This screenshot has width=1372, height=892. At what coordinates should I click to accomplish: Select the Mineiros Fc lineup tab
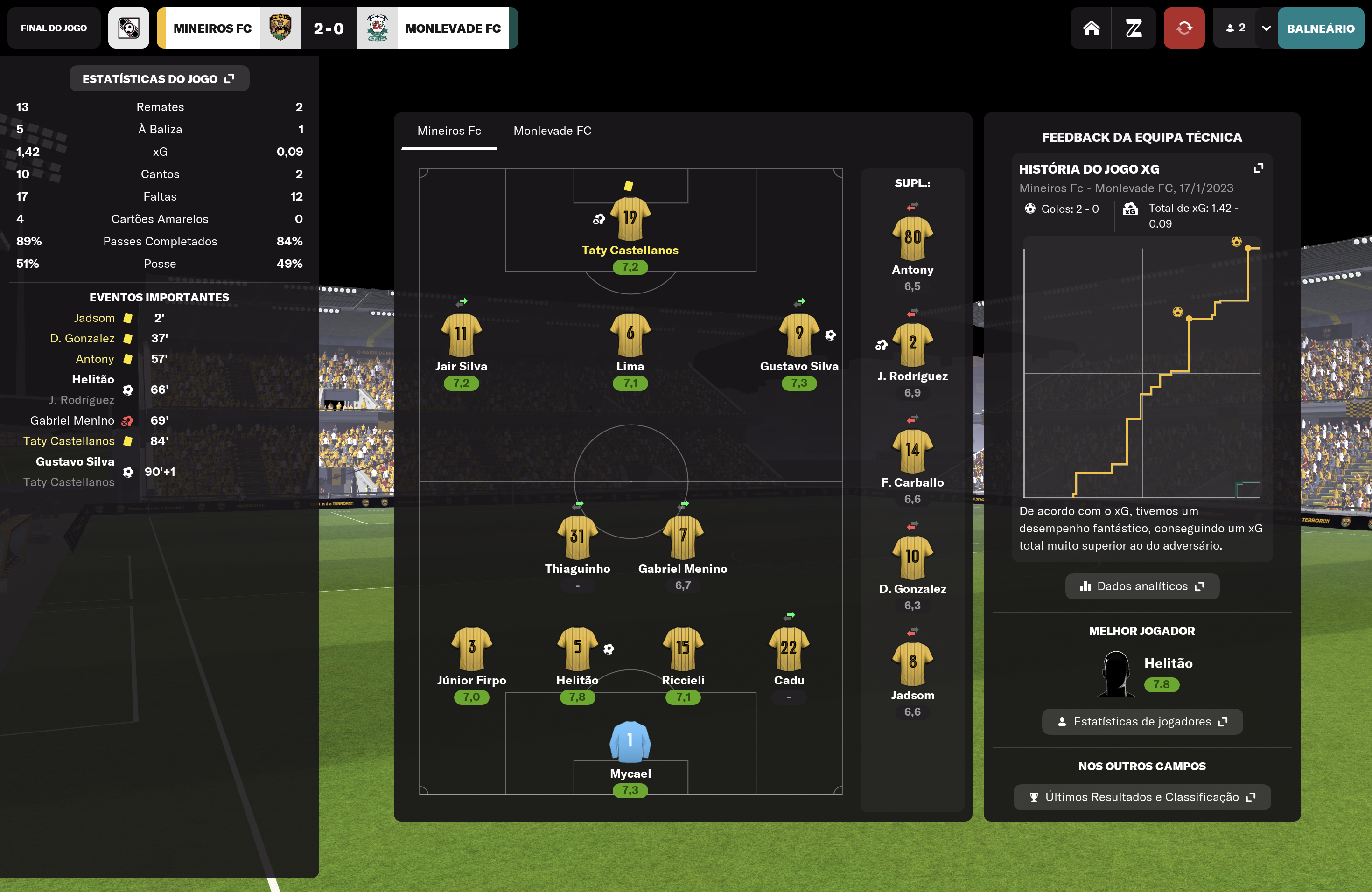tap(448, 131)
